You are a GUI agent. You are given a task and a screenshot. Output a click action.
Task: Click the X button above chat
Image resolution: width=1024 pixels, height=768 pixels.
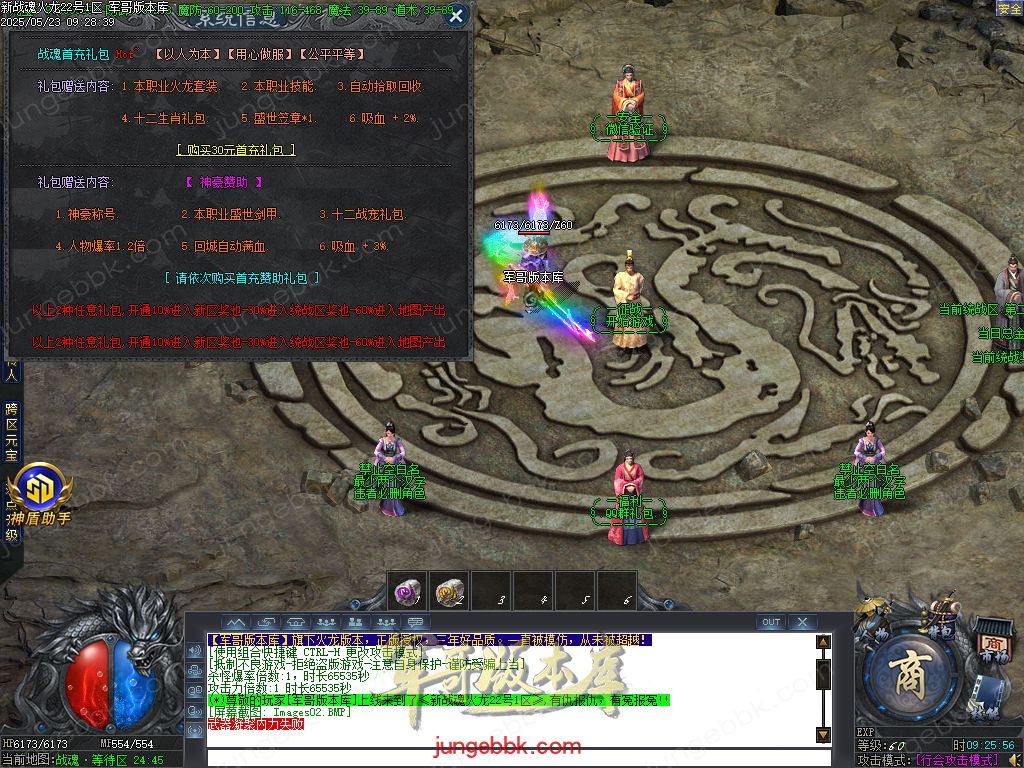tap(802, 622)
